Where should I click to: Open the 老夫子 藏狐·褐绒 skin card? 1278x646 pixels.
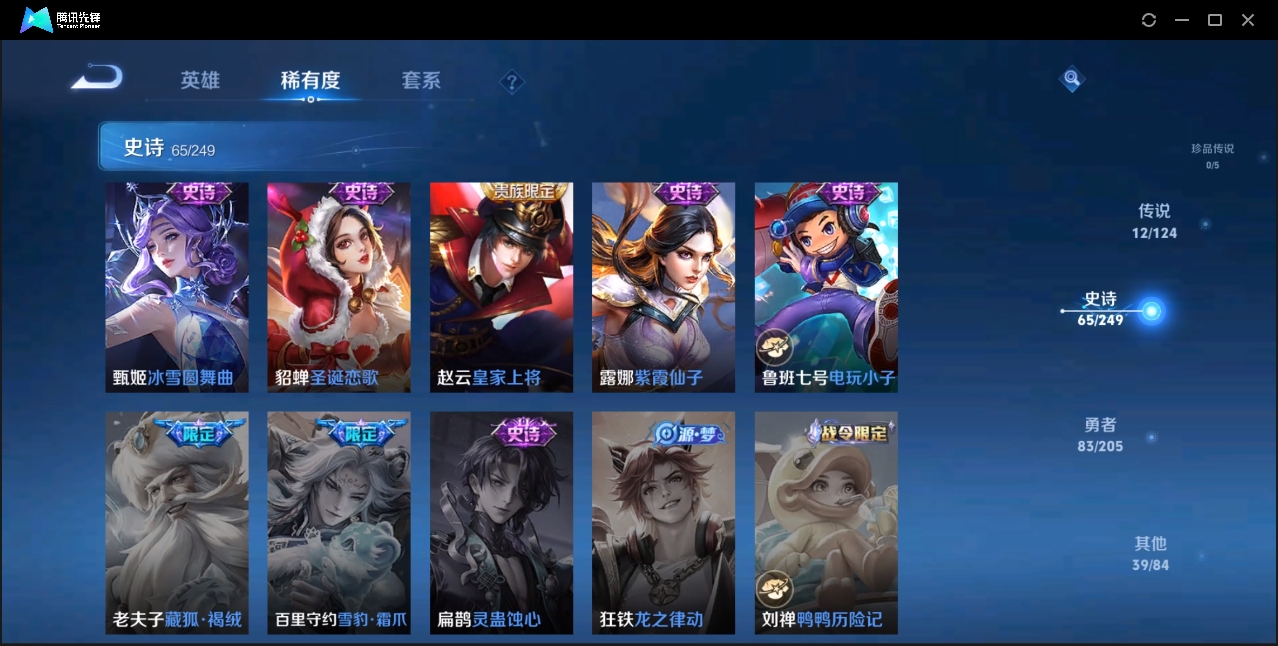click(x=177, y=522)
